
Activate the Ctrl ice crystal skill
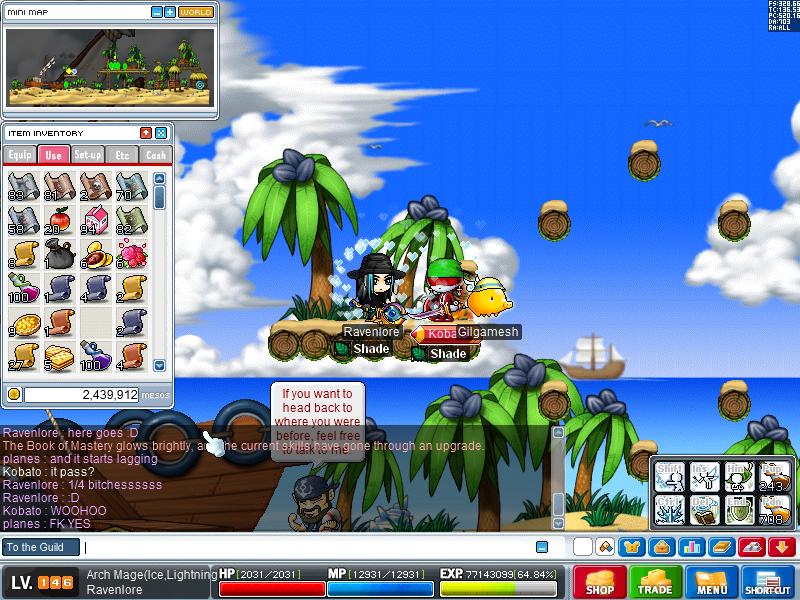point(670,508)
